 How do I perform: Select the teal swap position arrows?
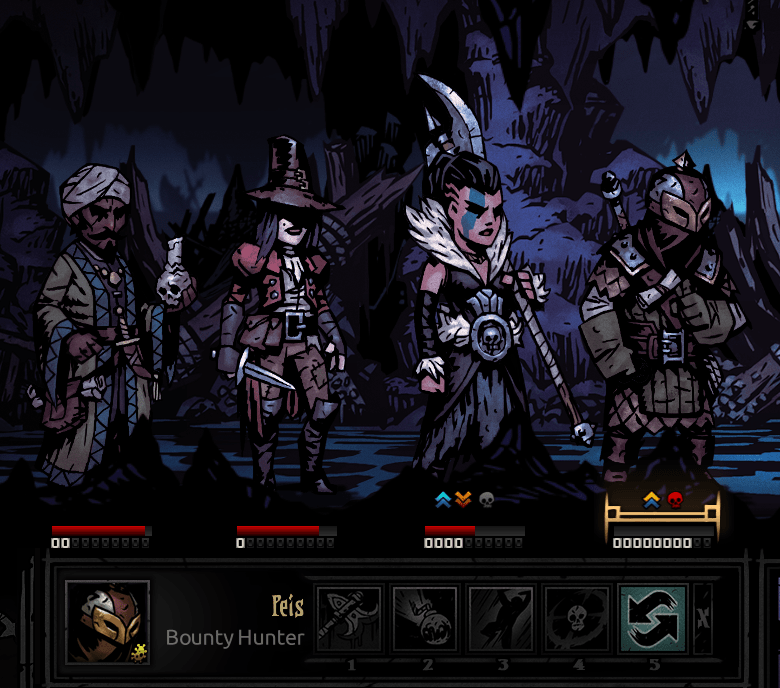pyautogui.click(x=653, y=618)
